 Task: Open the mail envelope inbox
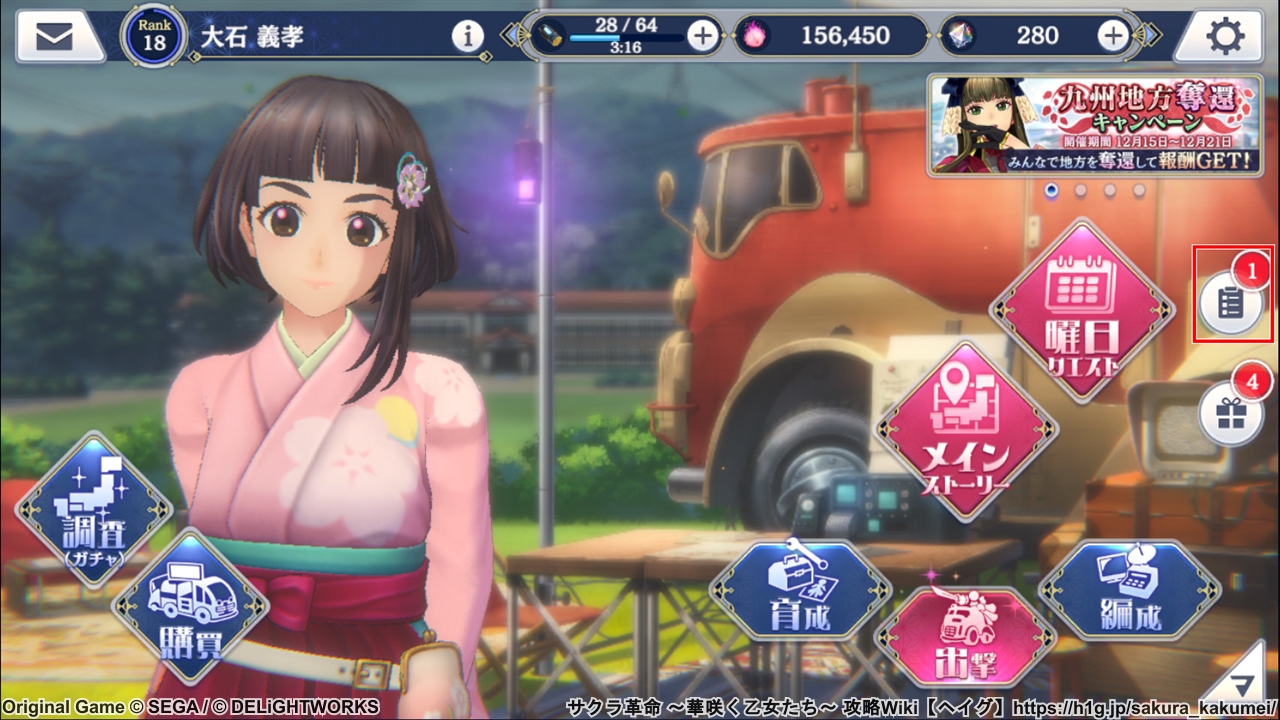pyautogui.click(x=55, y=37)
